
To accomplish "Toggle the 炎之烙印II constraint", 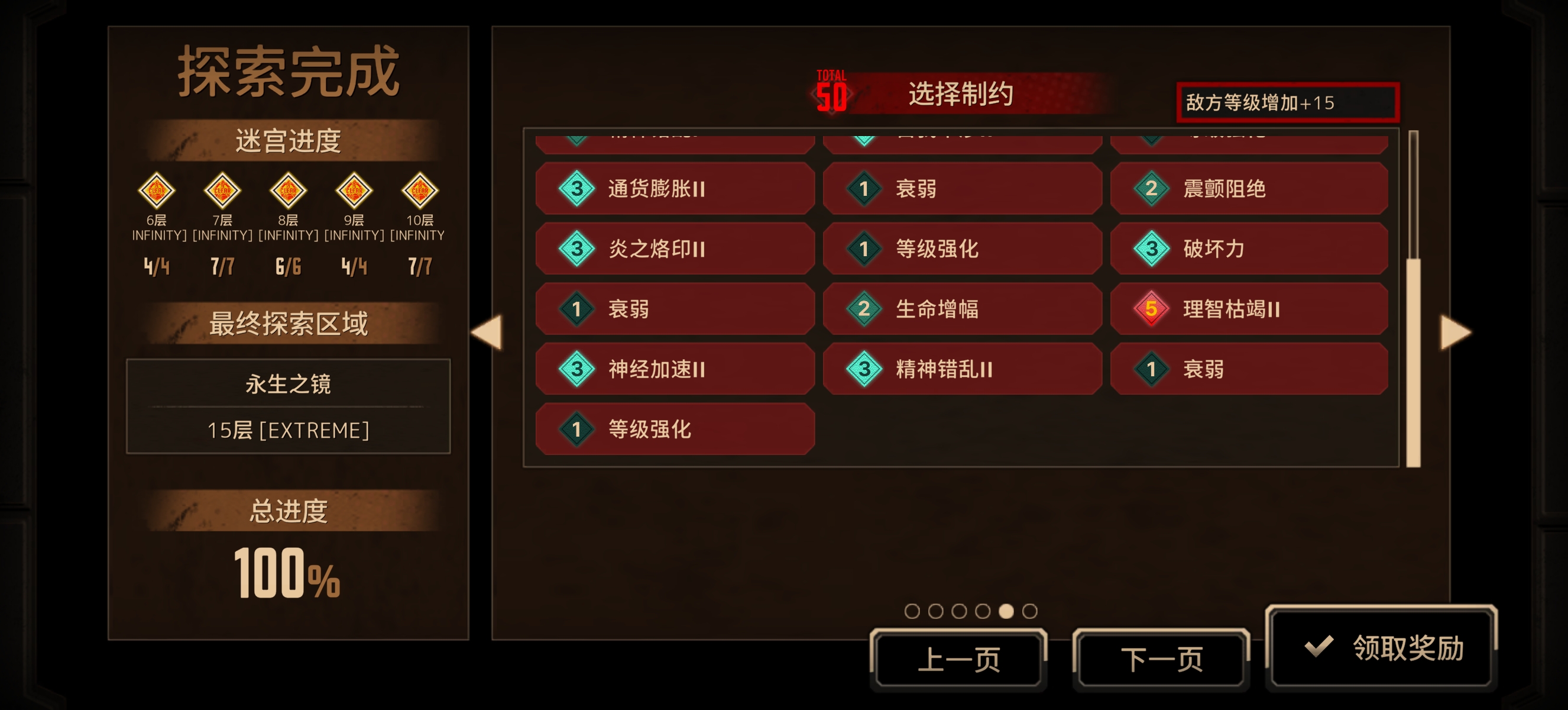I will [x=676, y=248].
